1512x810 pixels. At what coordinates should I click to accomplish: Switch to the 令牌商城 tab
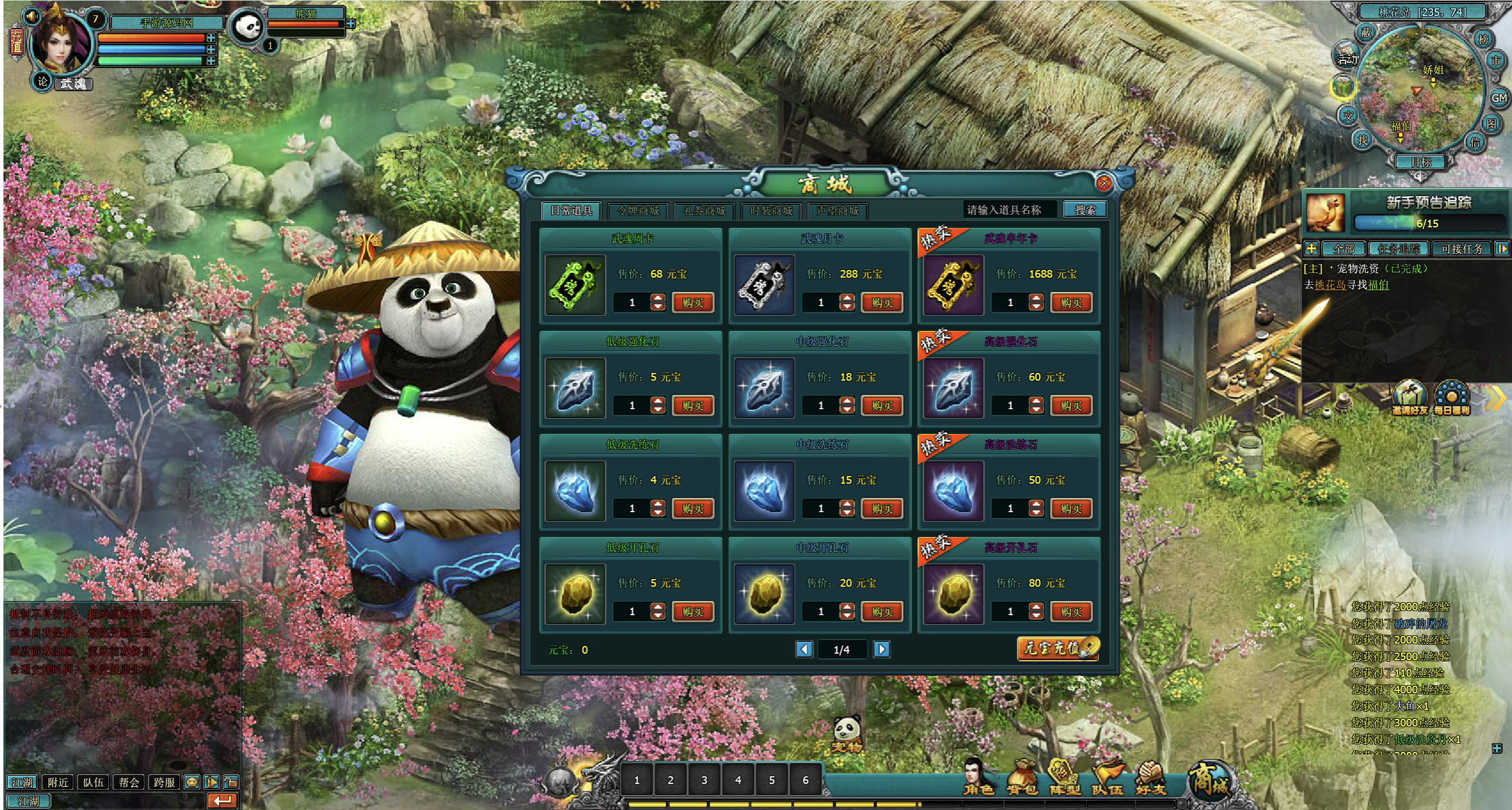(638, 211)
